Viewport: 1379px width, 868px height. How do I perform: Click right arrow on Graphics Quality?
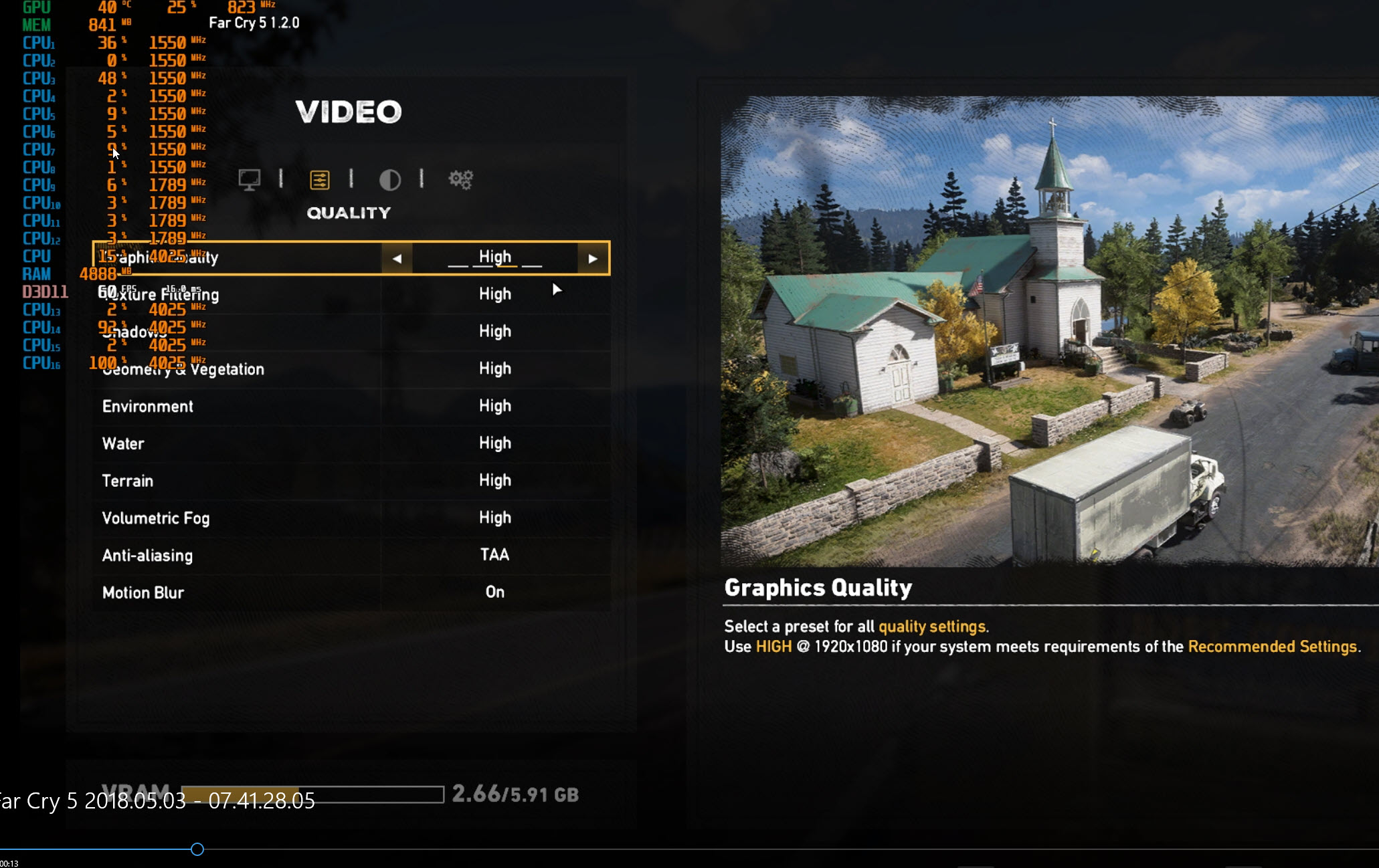(593, 258)
